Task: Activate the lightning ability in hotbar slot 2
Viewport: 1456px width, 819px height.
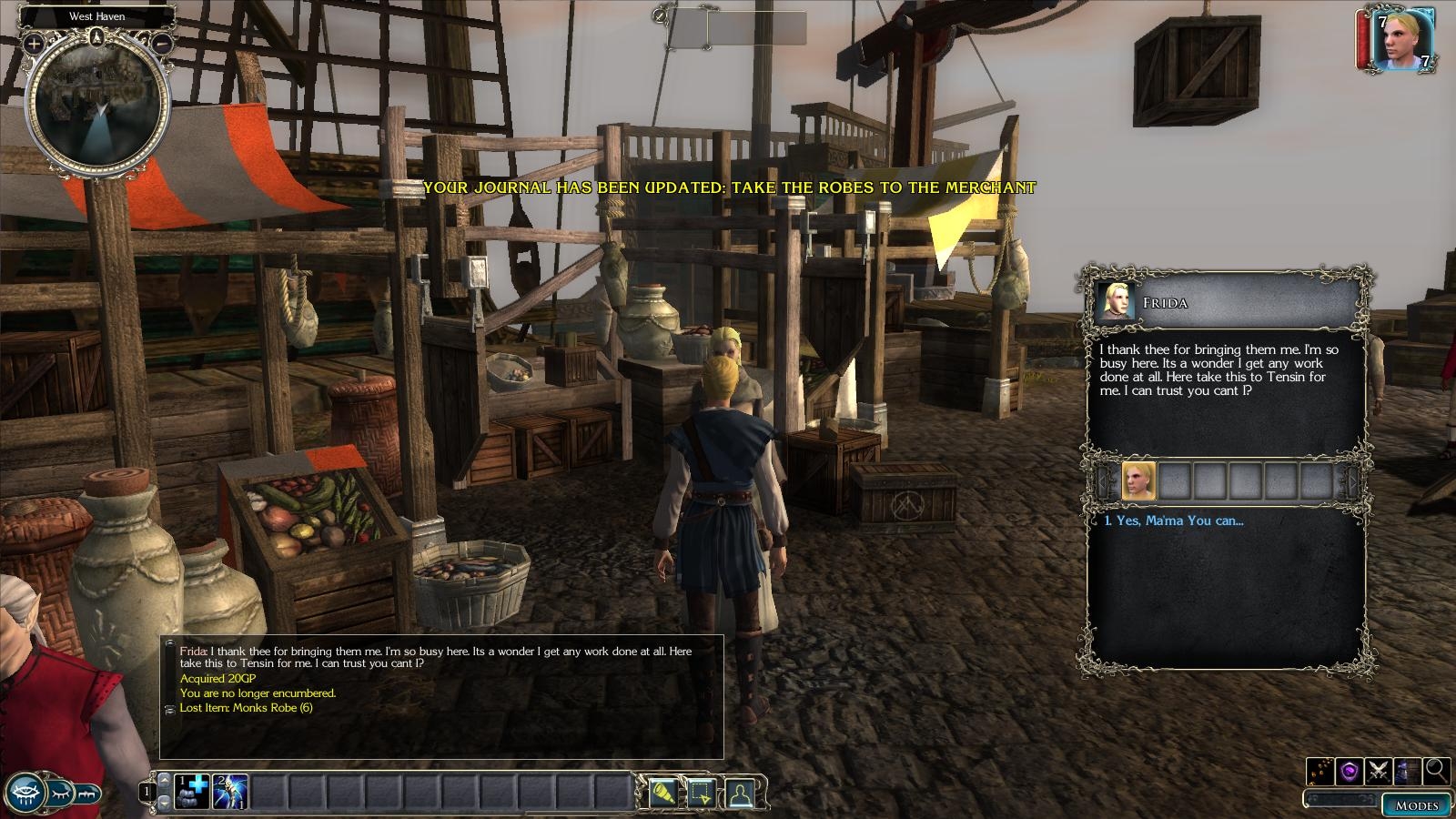Action: [x=230, y=792]
